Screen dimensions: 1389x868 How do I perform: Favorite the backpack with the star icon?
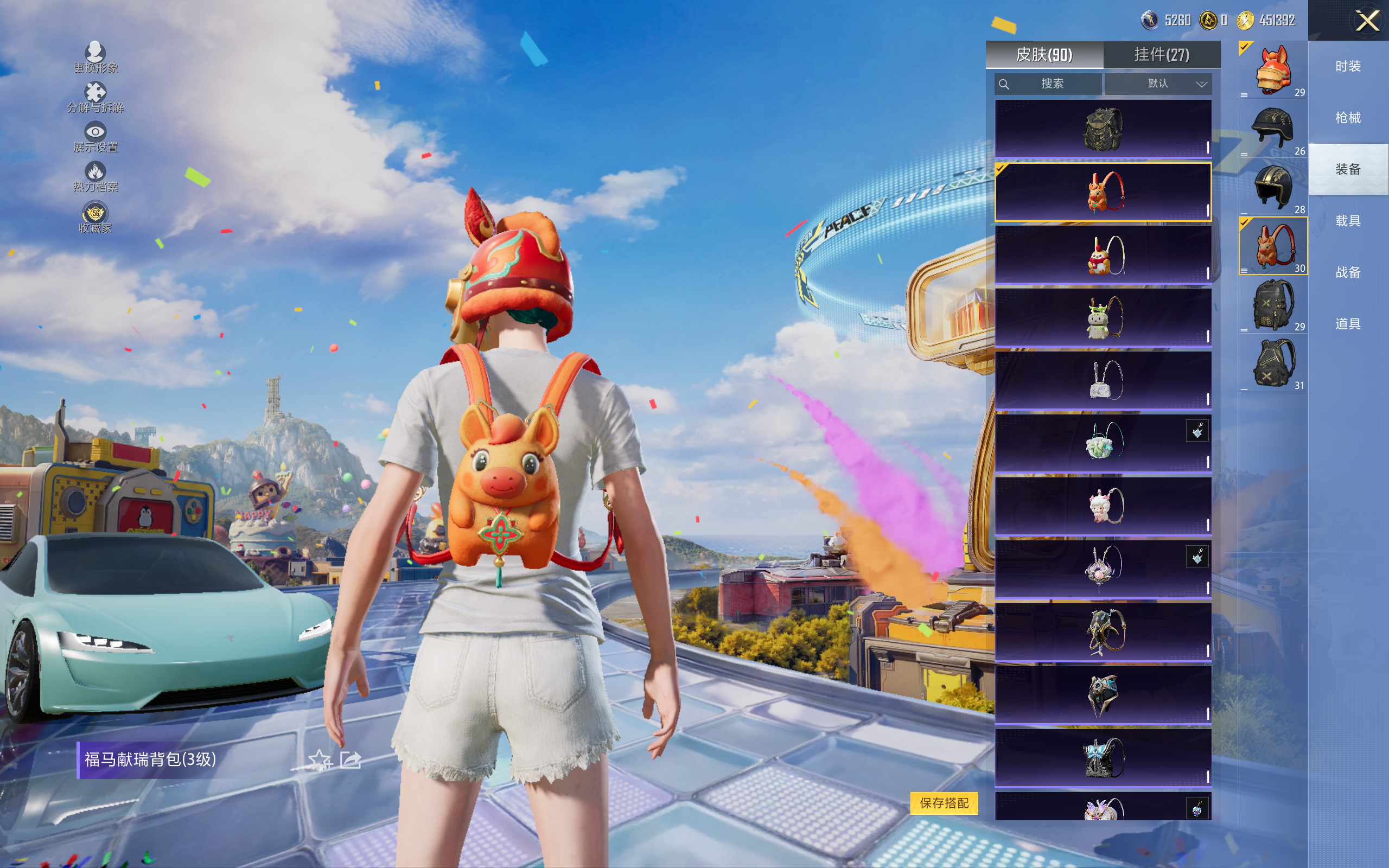319,759
